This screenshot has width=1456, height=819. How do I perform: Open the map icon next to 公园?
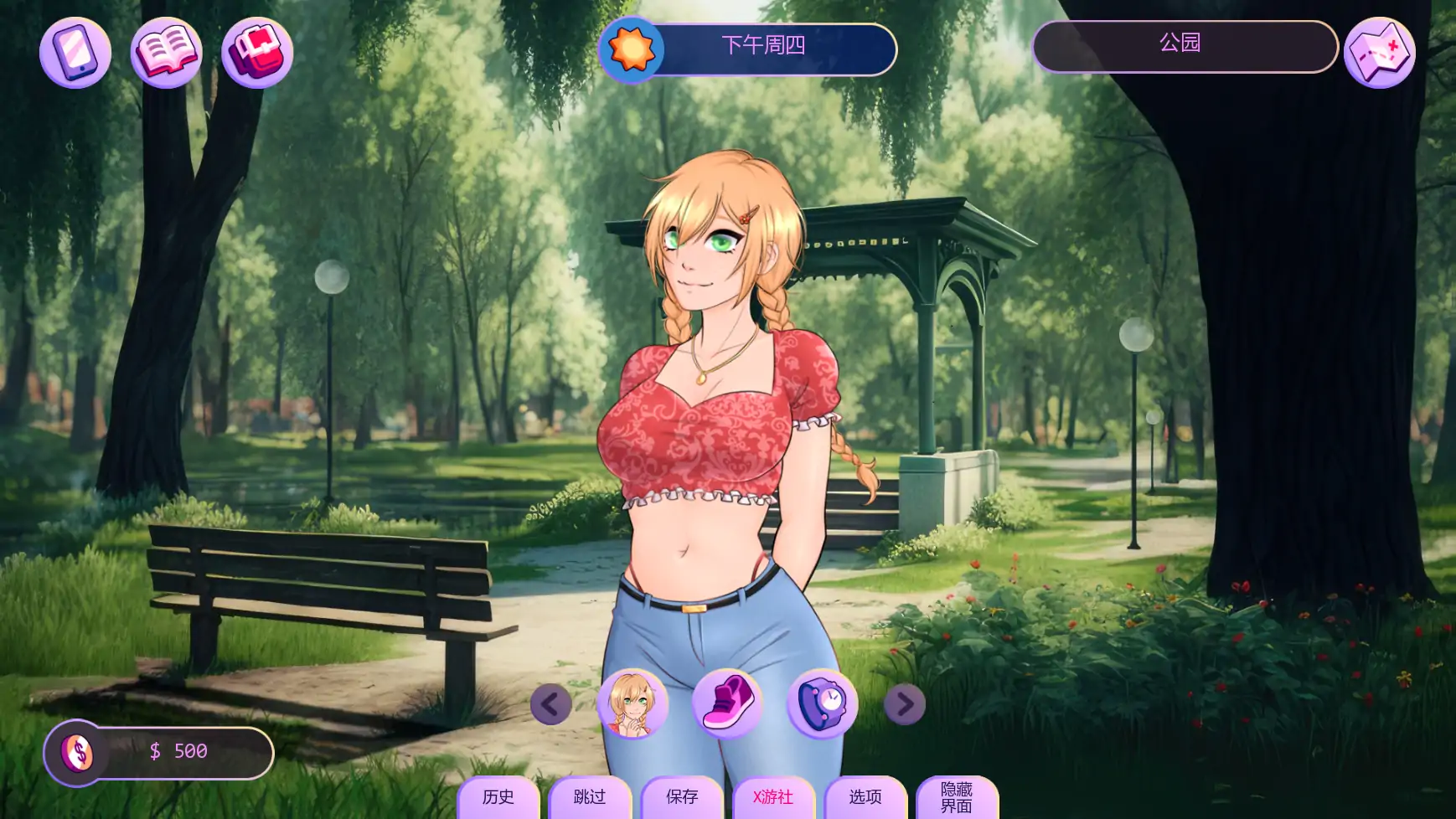1380,52
